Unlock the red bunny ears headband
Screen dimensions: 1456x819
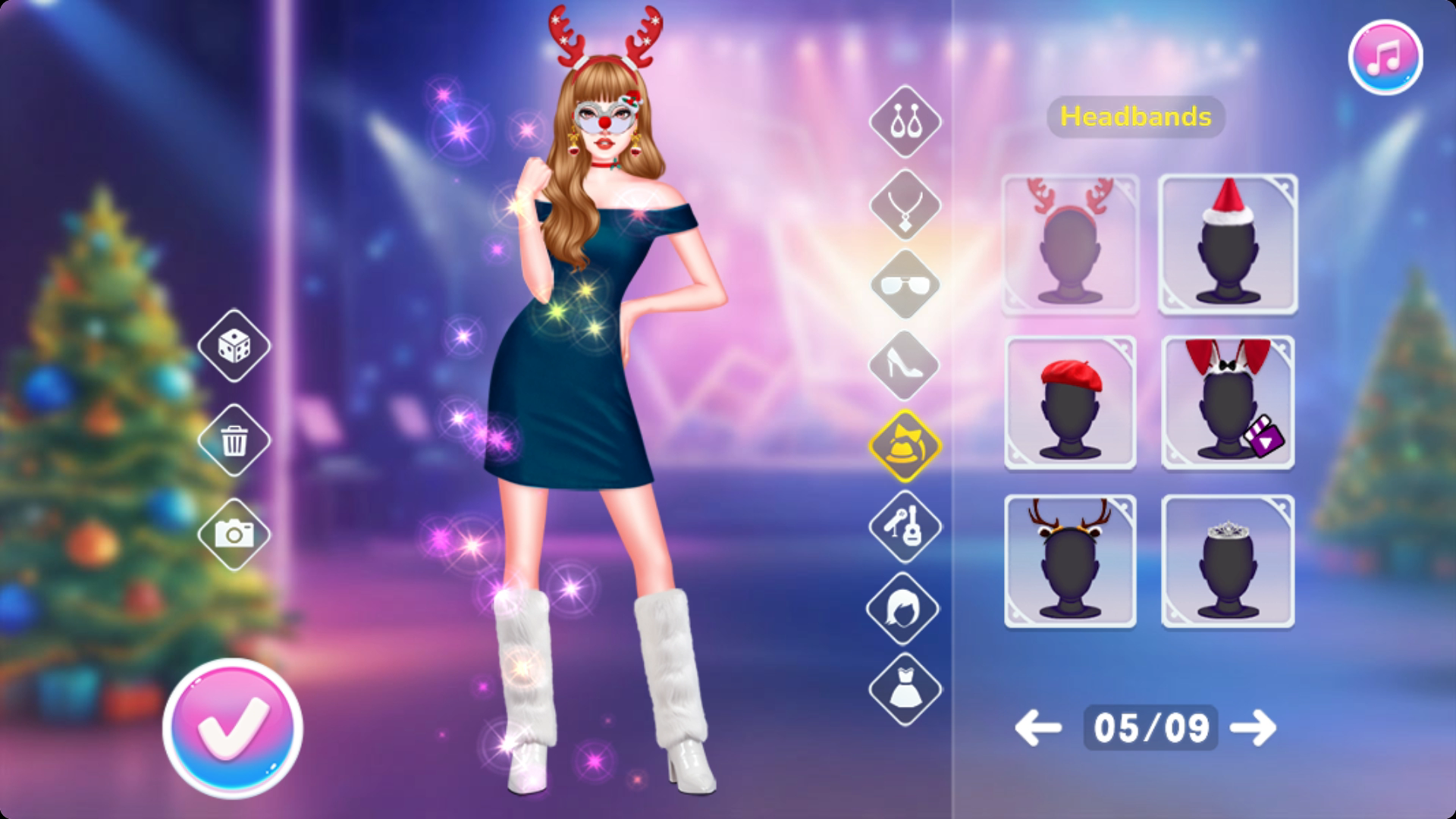coord(1228,403)
